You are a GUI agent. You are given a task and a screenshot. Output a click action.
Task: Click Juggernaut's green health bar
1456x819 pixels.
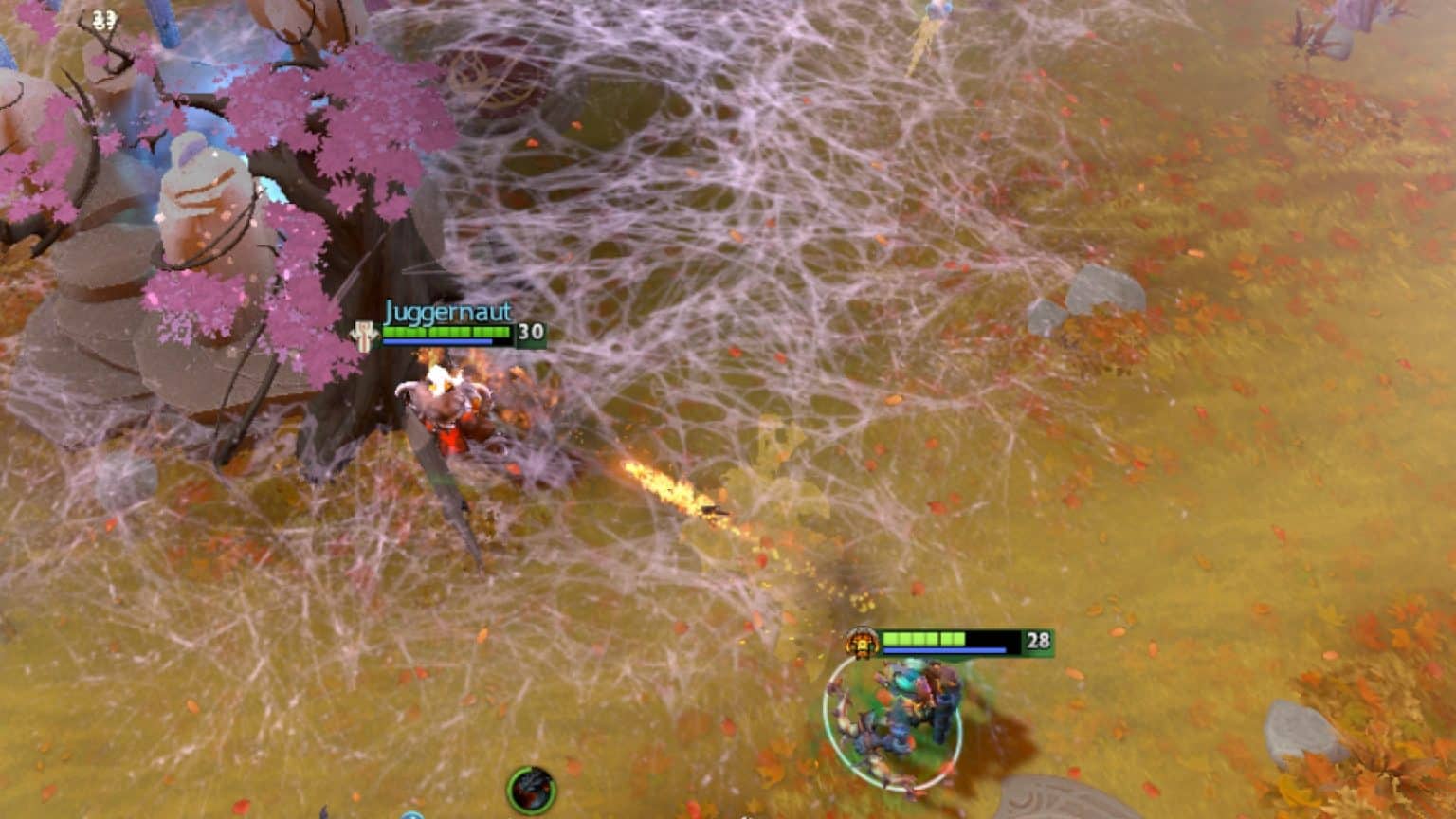click(x=446, y=333)
